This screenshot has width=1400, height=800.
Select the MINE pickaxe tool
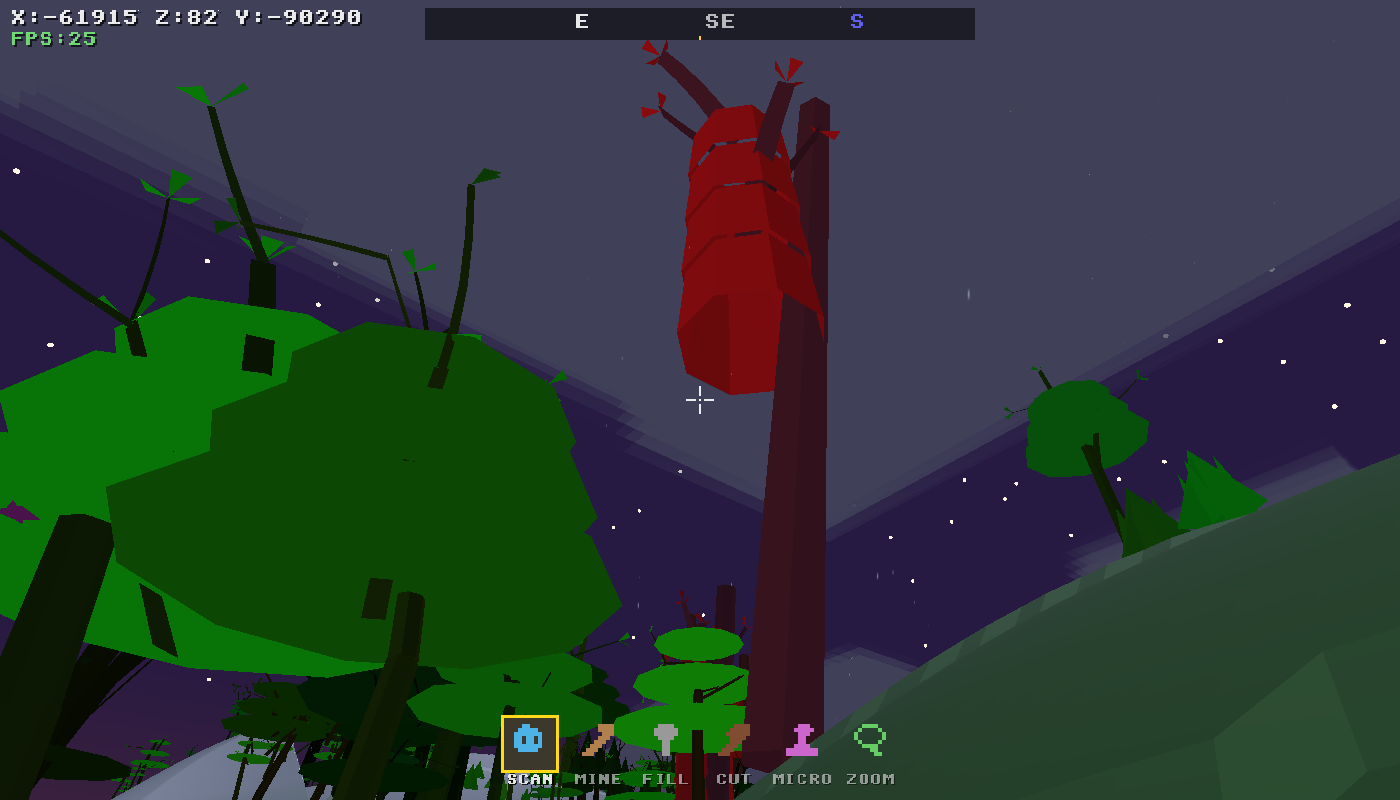coord(597,741)
